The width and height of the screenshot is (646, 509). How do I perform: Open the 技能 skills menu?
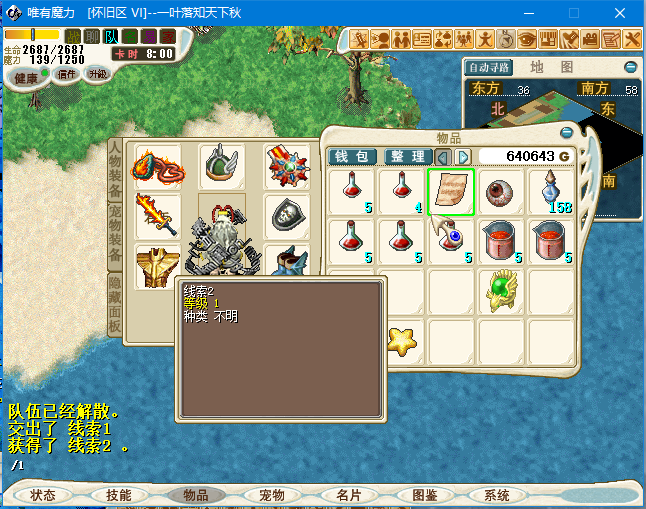(x=119, y=495)
